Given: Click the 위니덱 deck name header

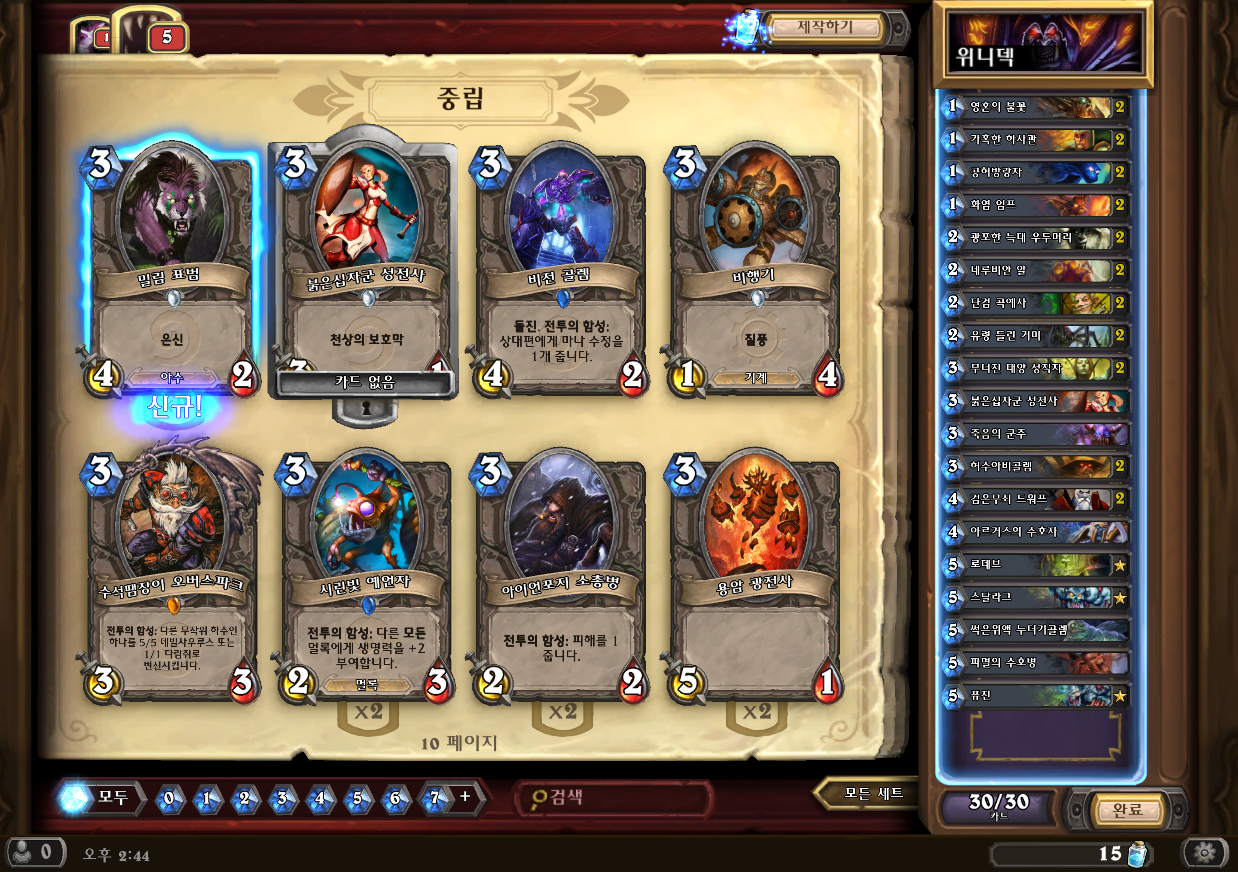Looking at the screenshot, I should pyautogui.click(x=1042, y=45).
